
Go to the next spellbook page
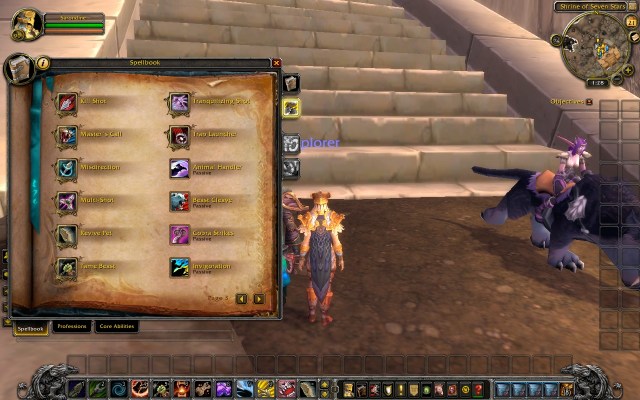pos(259,298)
